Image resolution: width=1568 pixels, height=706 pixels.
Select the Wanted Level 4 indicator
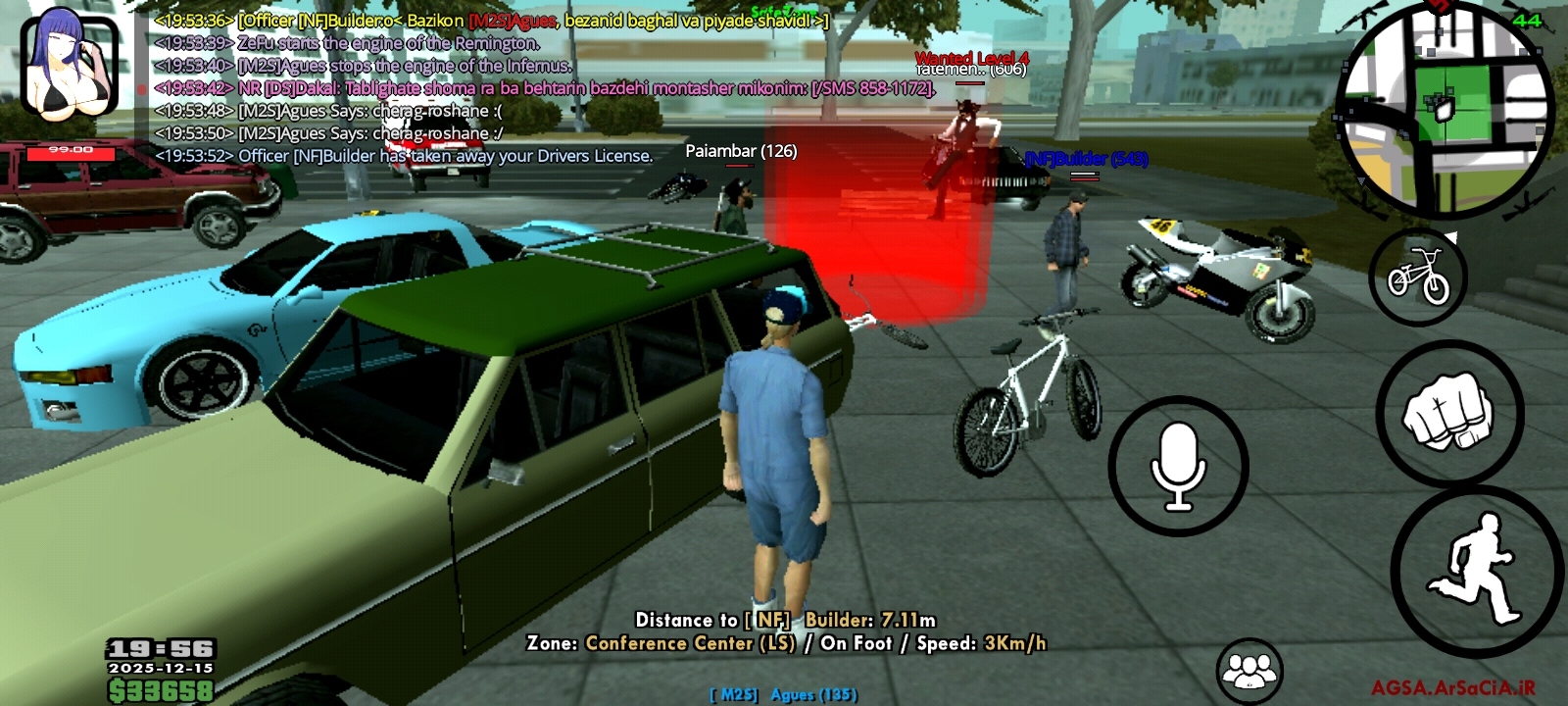(972, 59)
